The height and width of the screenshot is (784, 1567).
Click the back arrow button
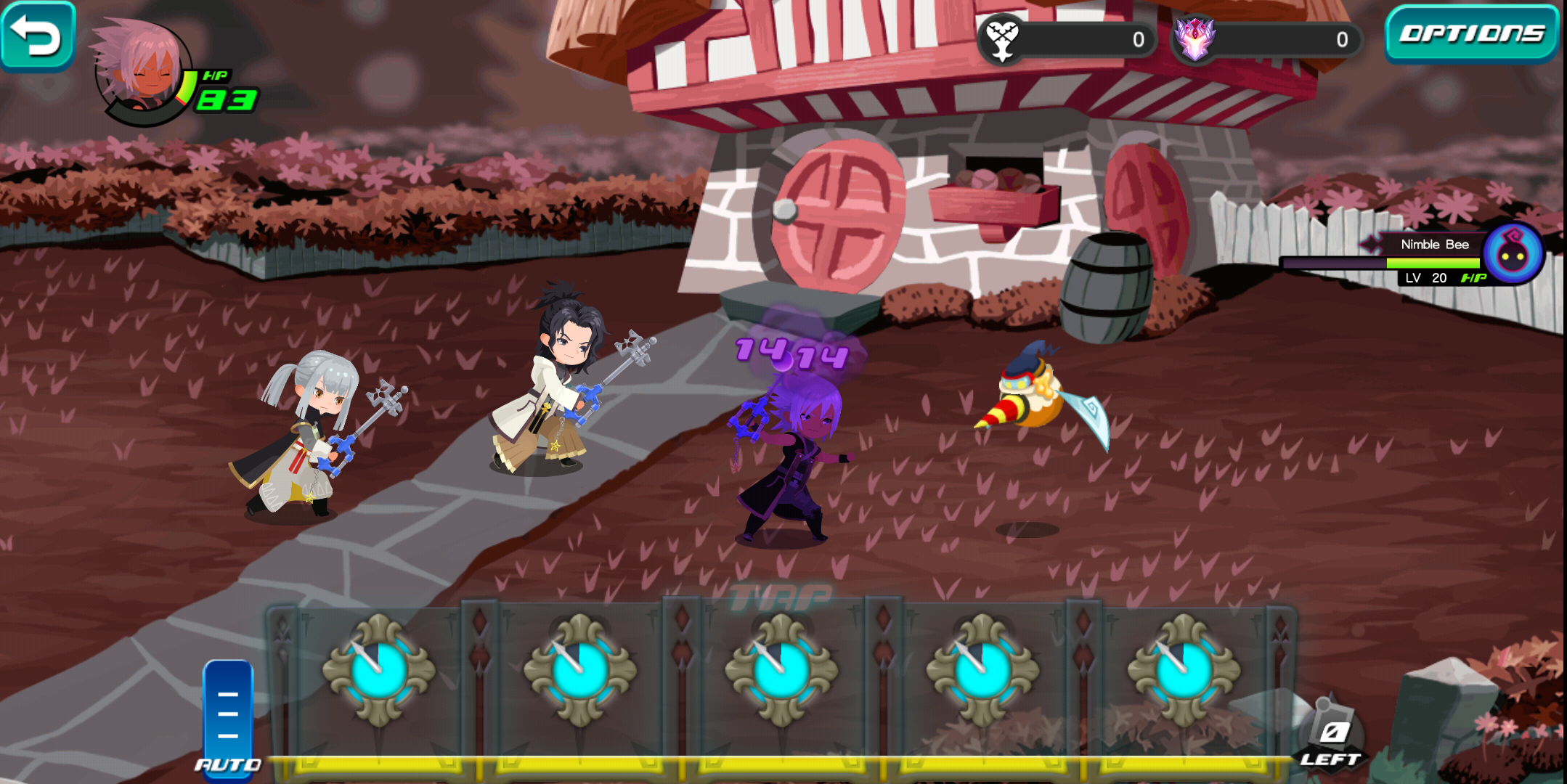tap(36, 35)
